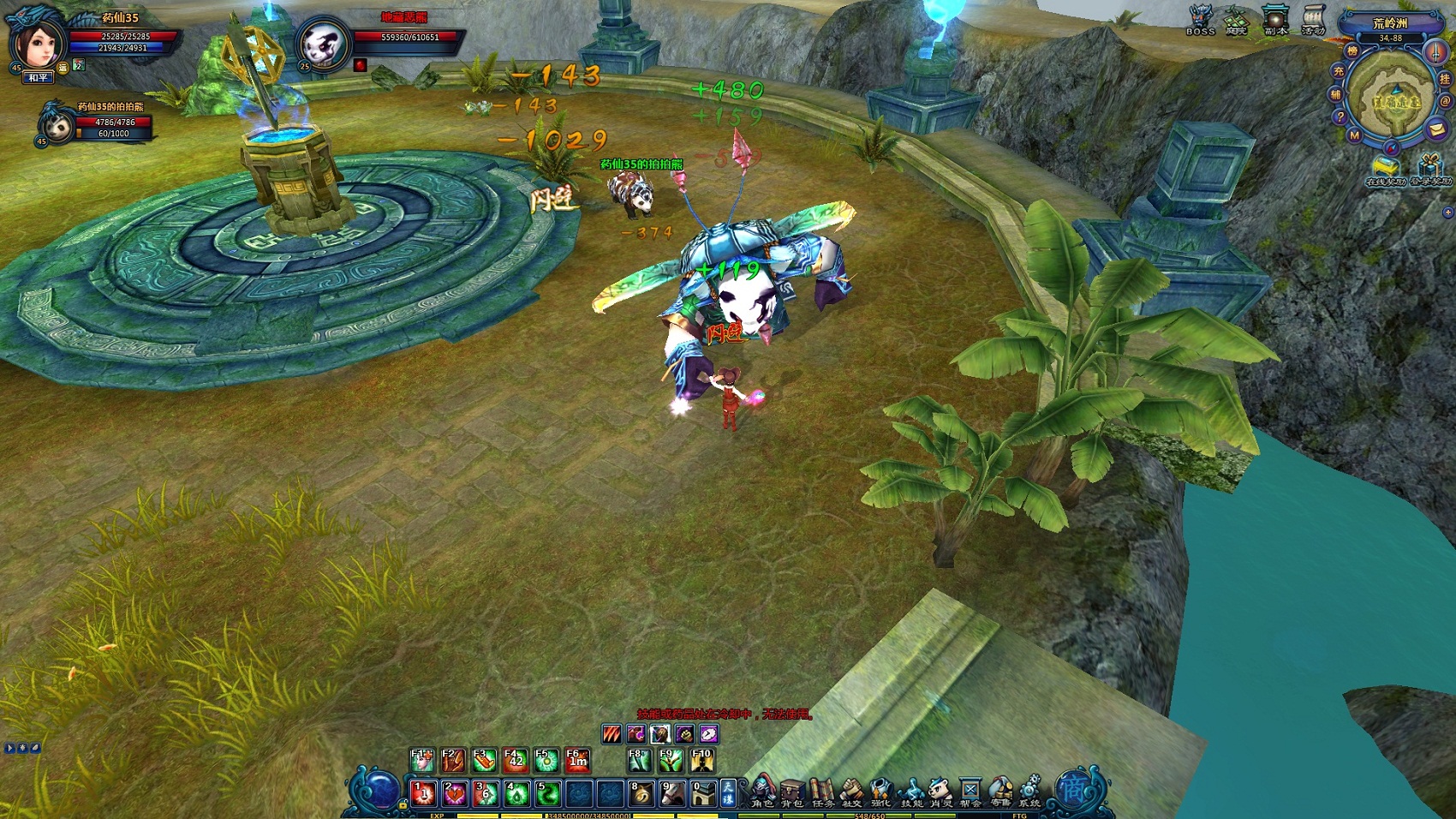The height and width of the screenshot is (819, 1456).
Task: Open the 系统 system settings
Action: point(1029,790)
